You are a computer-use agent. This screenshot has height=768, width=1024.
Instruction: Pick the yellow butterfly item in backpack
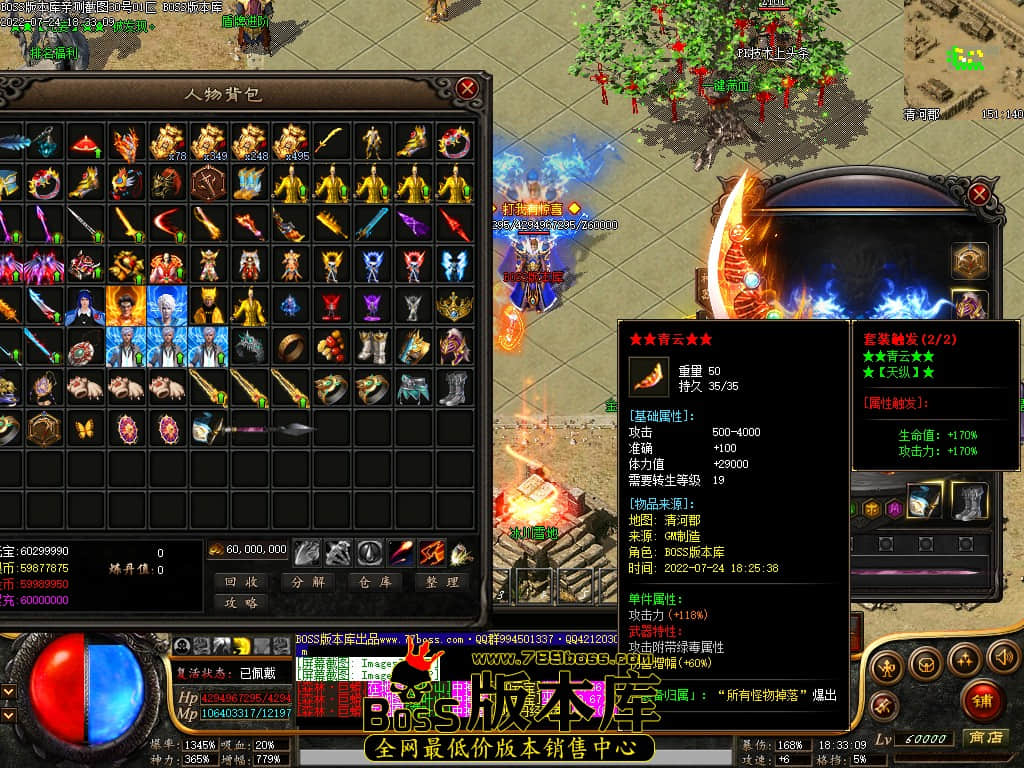coord(83,429)
